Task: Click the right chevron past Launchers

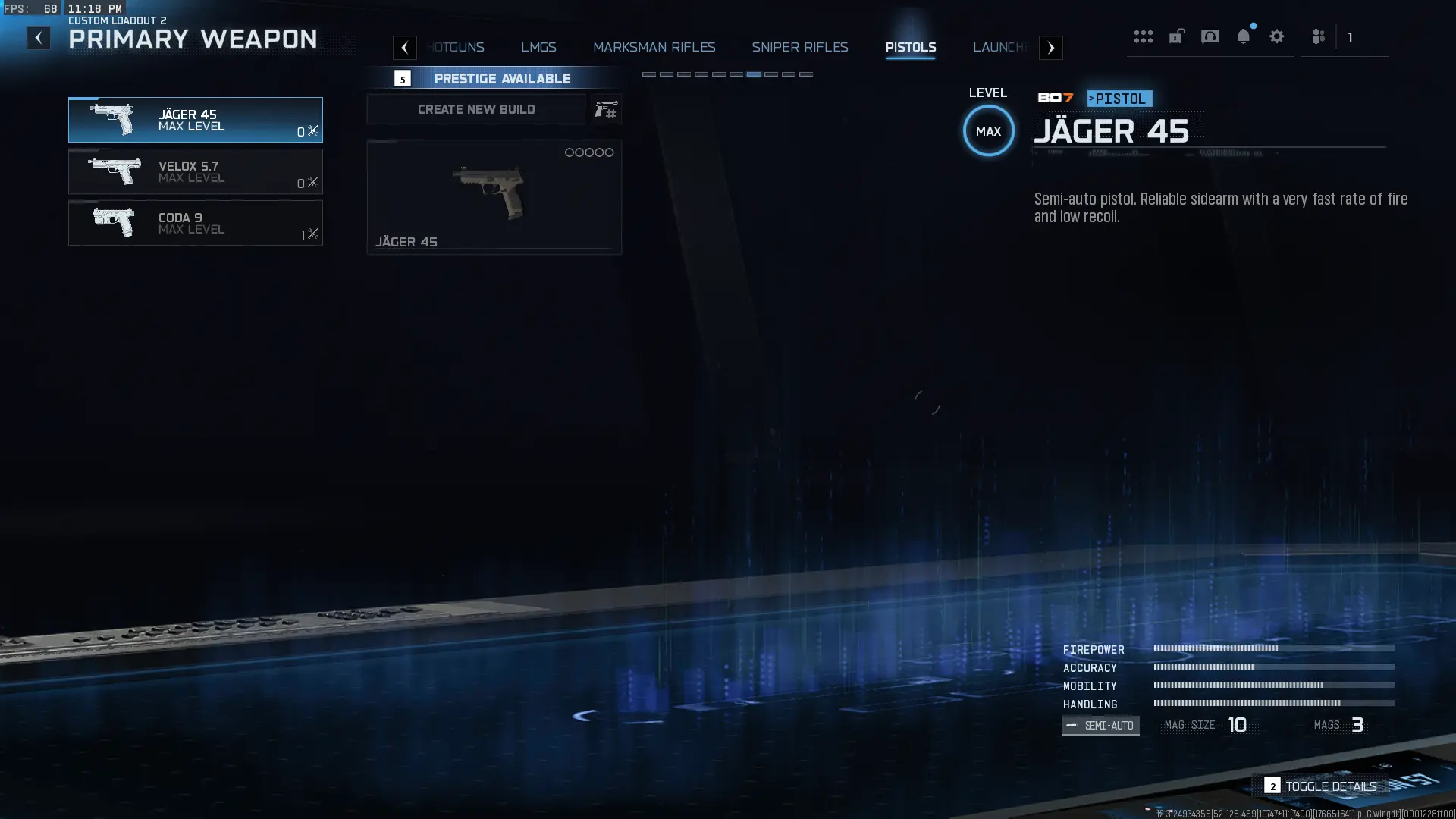Action: pos(1051,47)
